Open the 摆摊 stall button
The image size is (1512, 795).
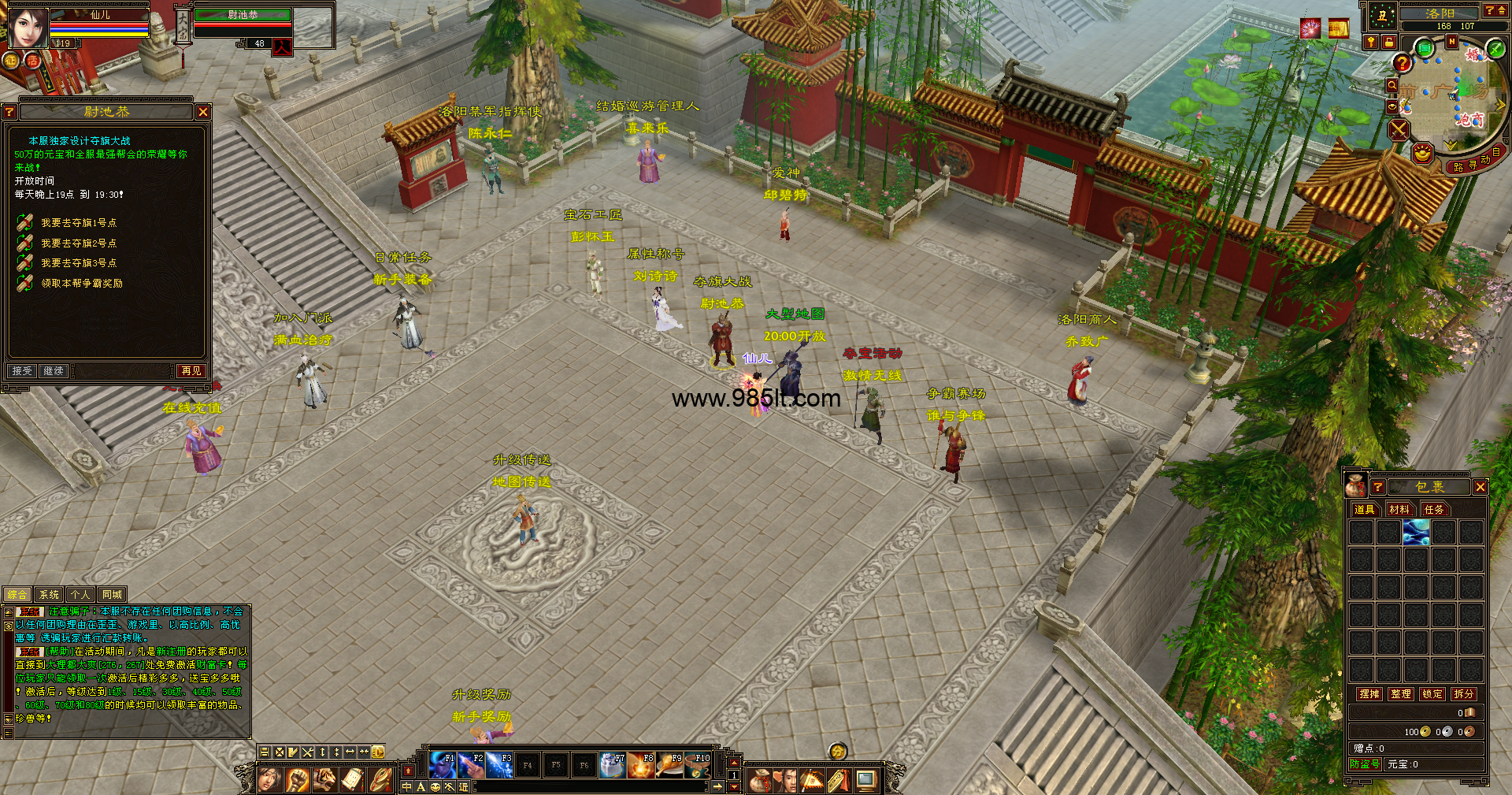pos(1369,694)
